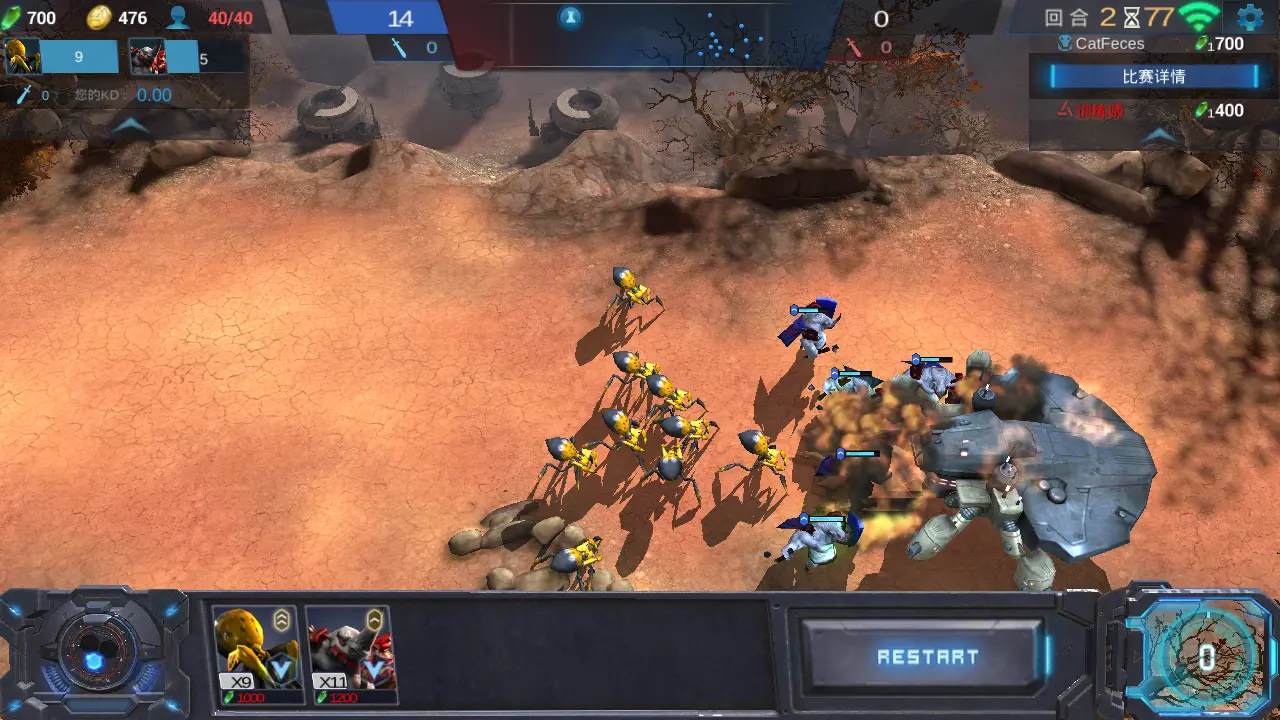This screenshot has height=720, width=1280.
Task: Click the red armored unit count portrait
Action: [148, 57]
